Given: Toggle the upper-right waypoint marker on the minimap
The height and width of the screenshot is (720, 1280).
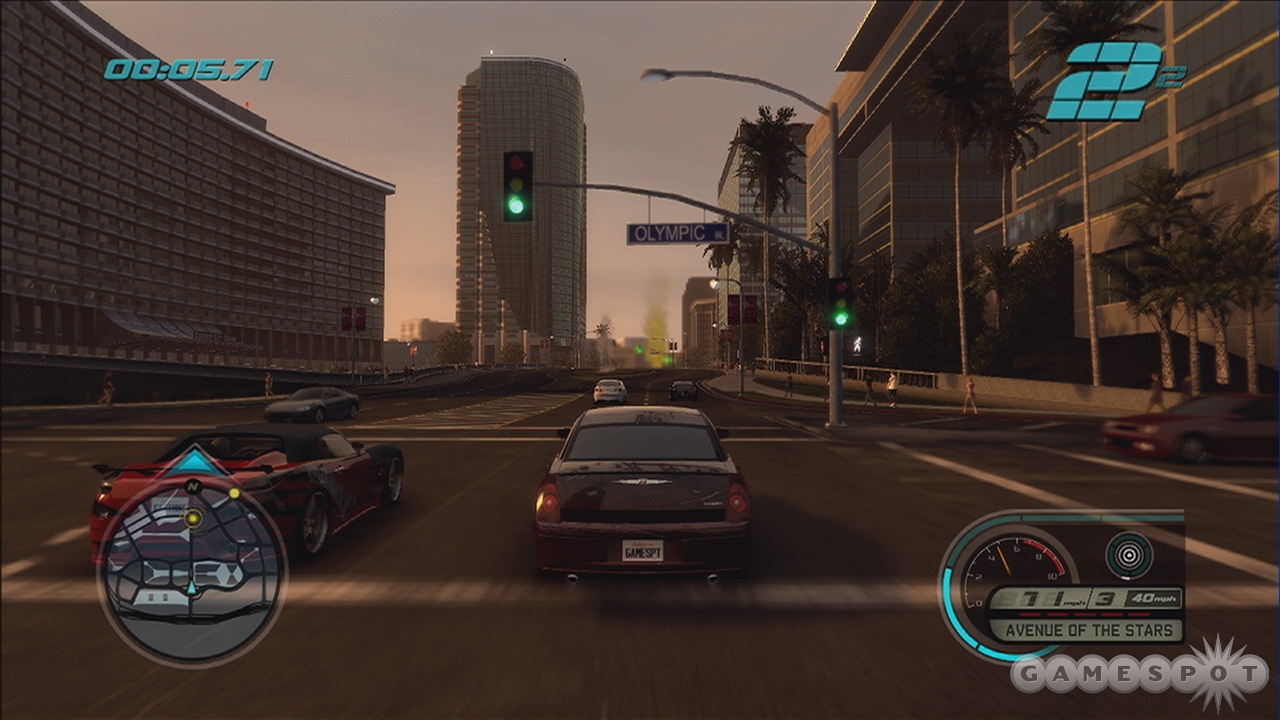Looking at the screenshot, I should [234, 493].
